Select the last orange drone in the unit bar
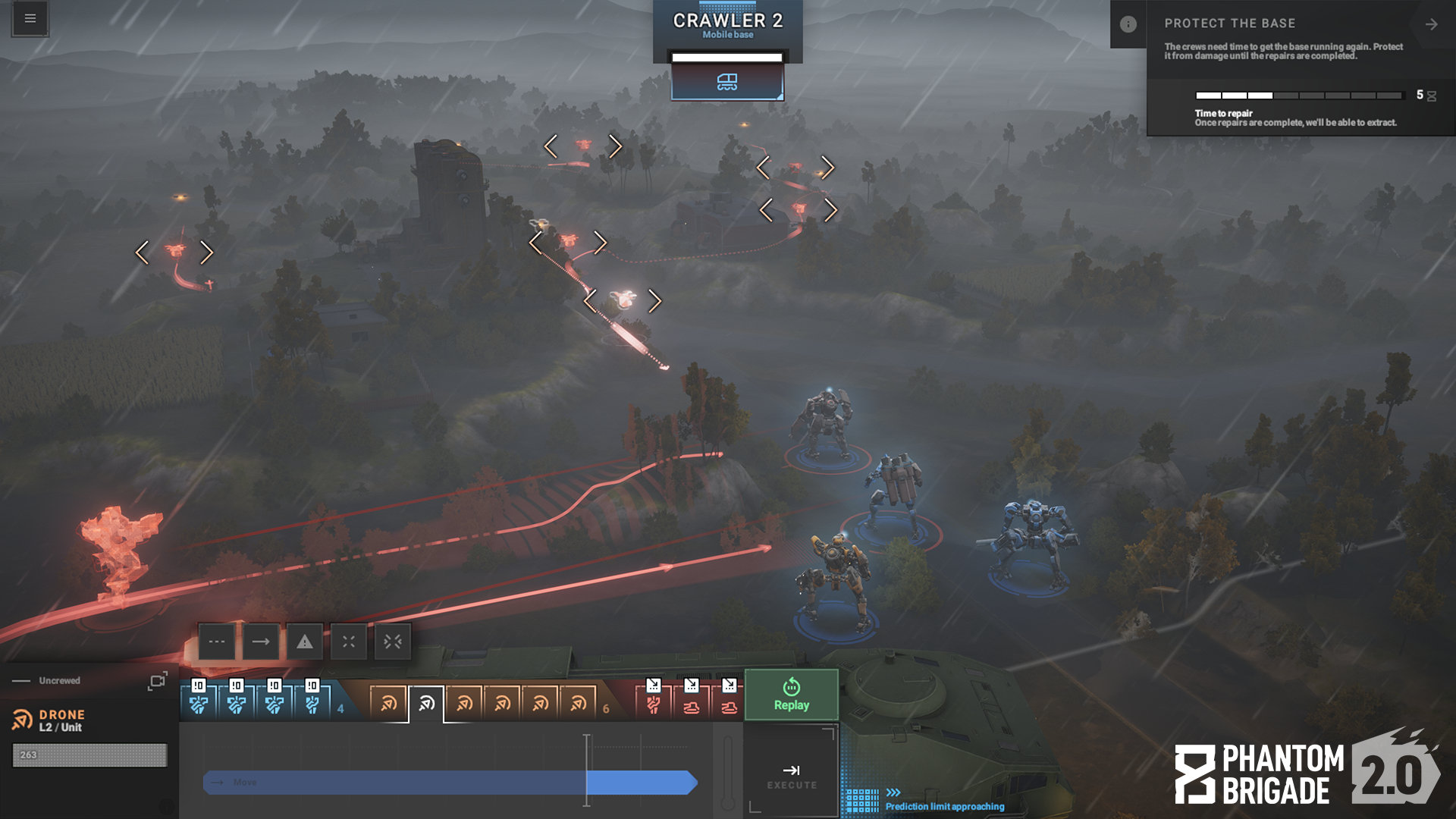Screen dimensions: 1456x819 pos(578,704)
